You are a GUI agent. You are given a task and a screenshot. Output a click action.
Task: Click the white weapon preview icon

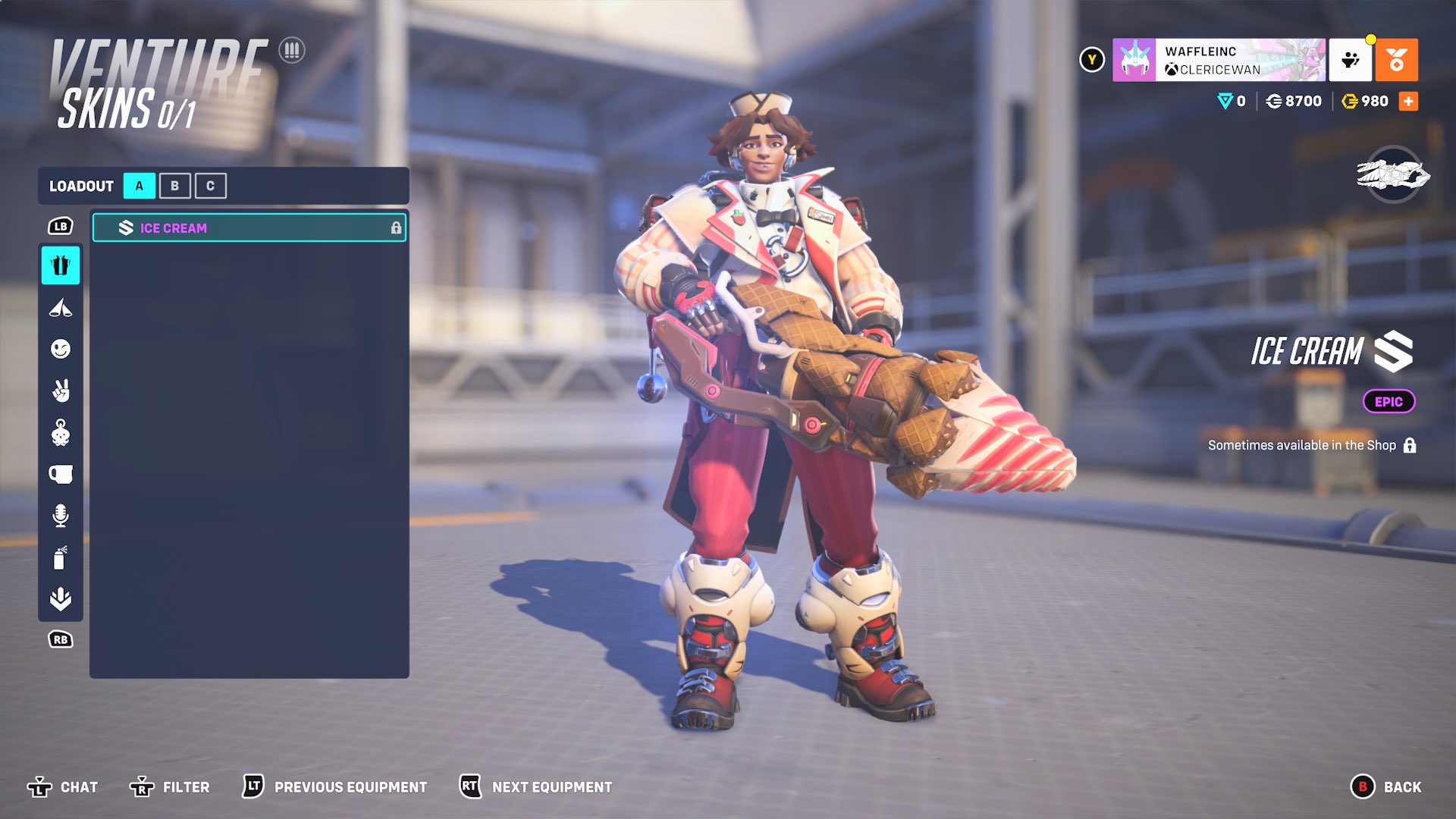click(x=1393, y=175)
